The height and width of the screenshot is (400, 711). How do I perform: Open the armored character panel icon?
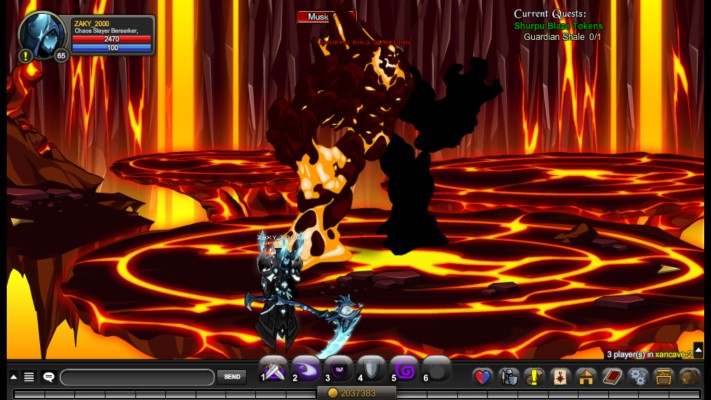click(x=509, y=377)
